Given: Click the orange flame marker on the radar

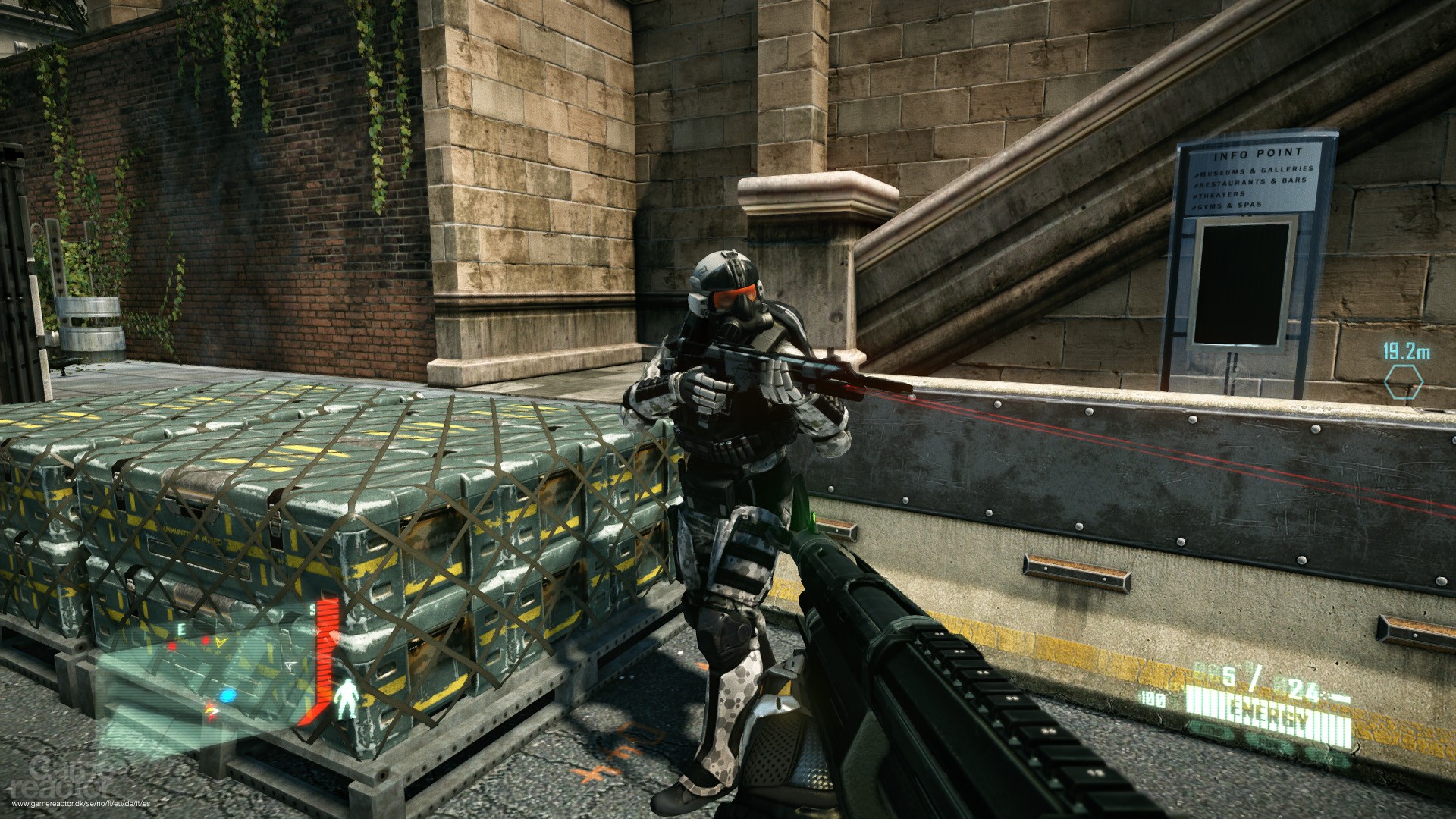Looking at the screenshot, I should pos(212,711).
